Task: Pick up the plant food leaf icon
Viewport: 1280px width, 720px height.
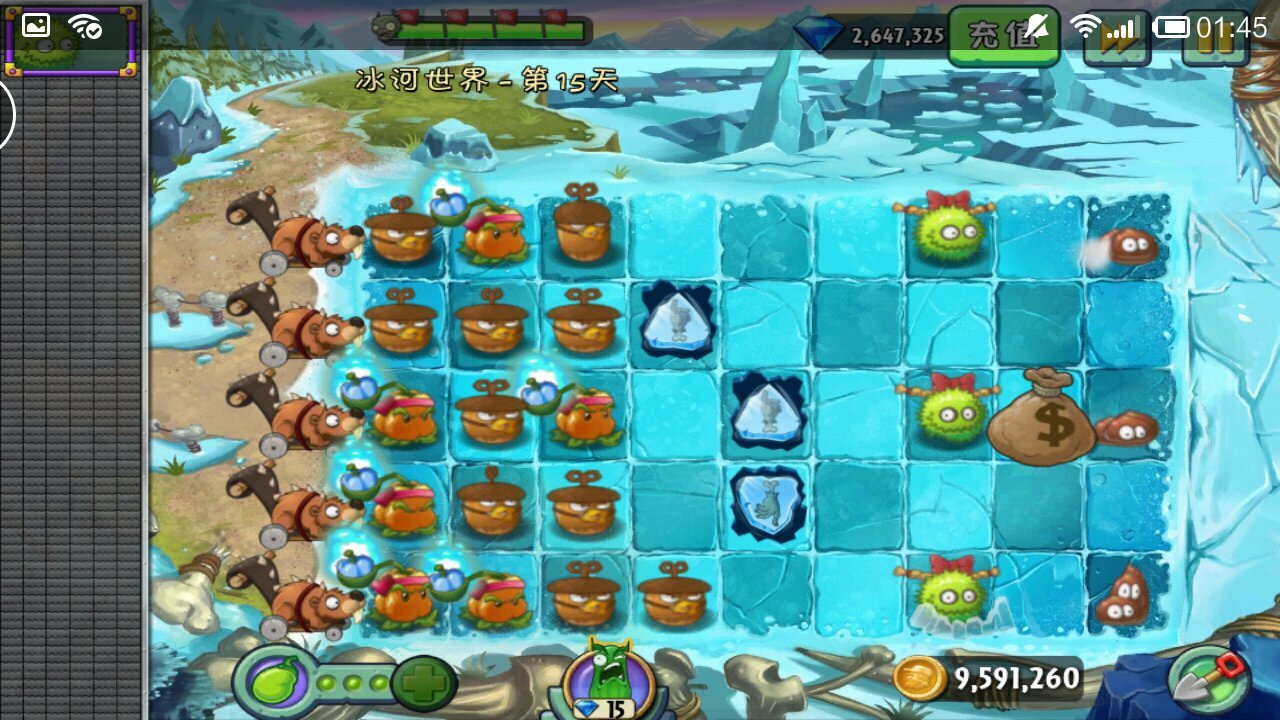Action: [271, 684]
